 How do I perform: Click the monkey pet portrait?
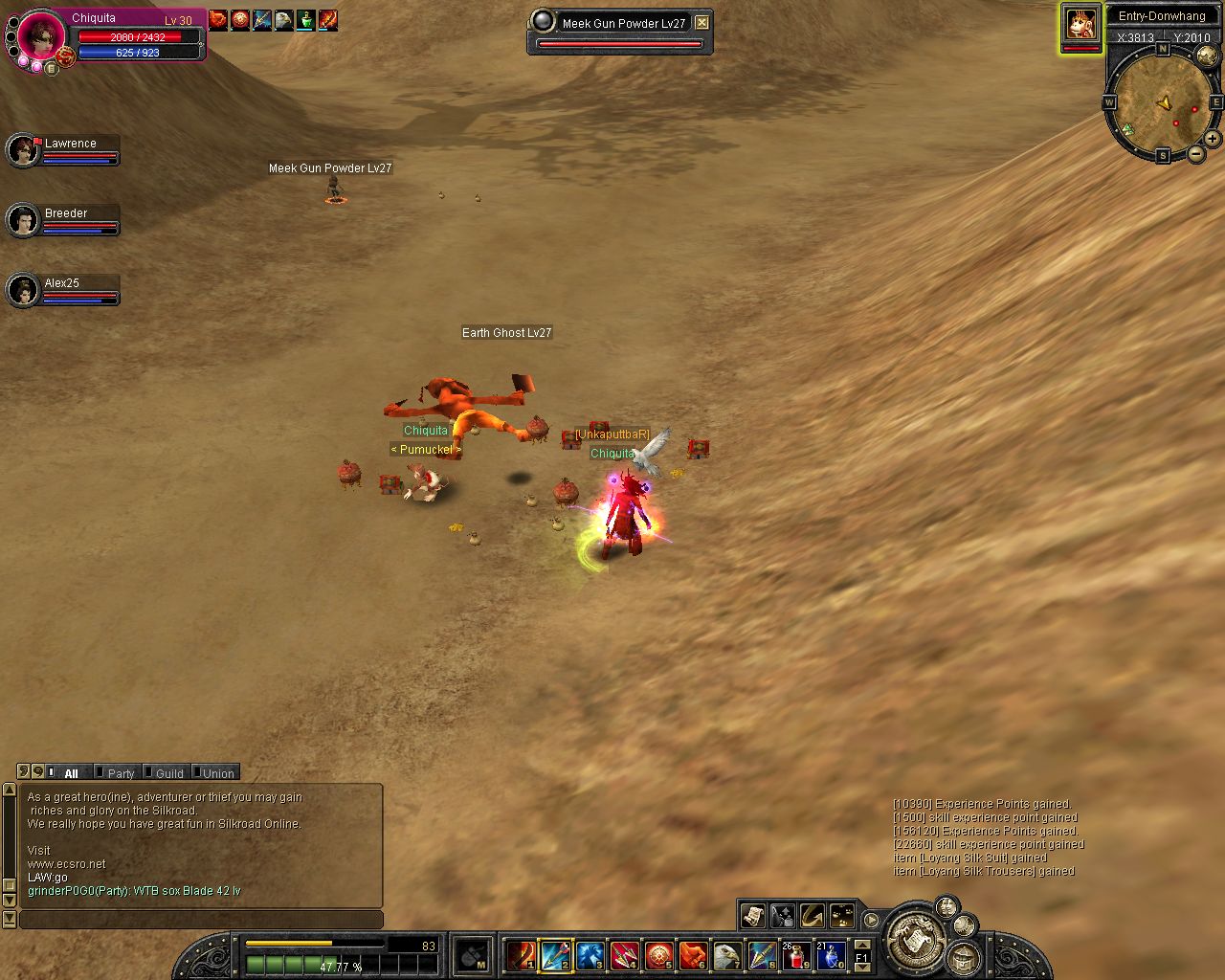click(1080, 24)
